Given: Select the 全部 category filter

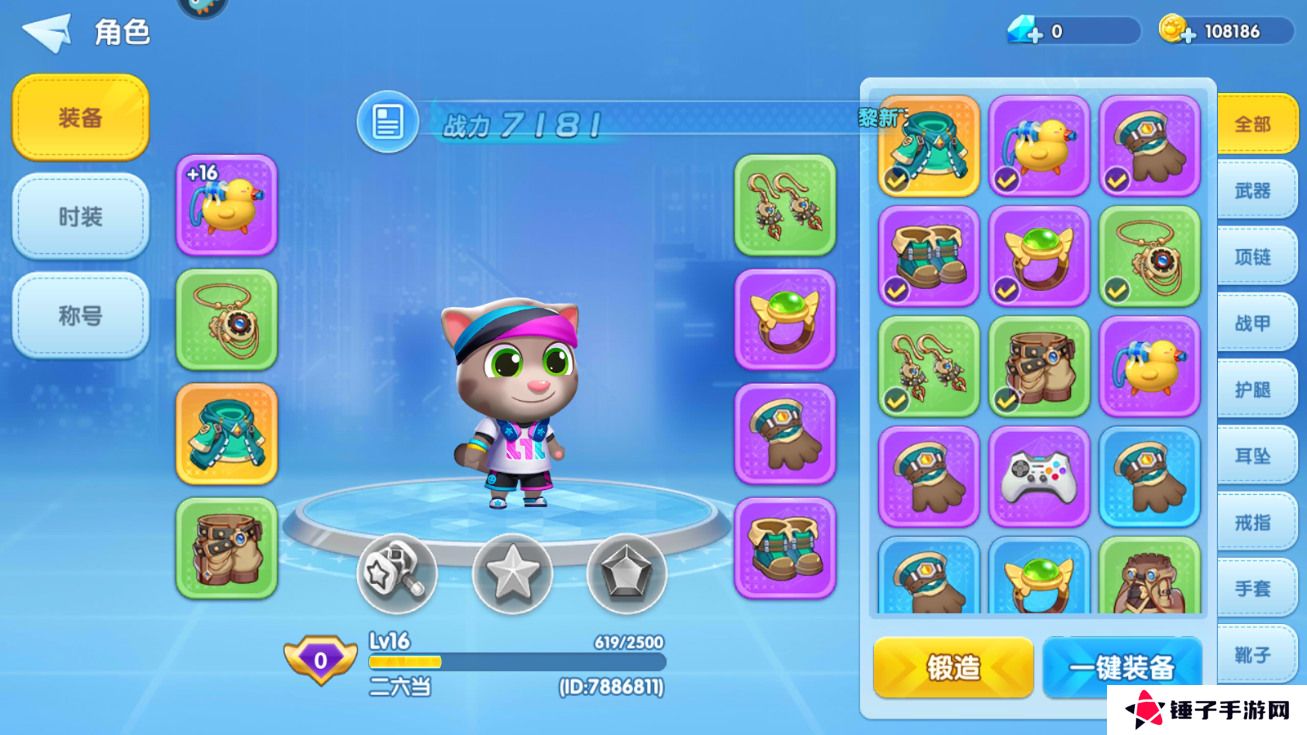Looking at the screenshot, I should pos(1252,124).
